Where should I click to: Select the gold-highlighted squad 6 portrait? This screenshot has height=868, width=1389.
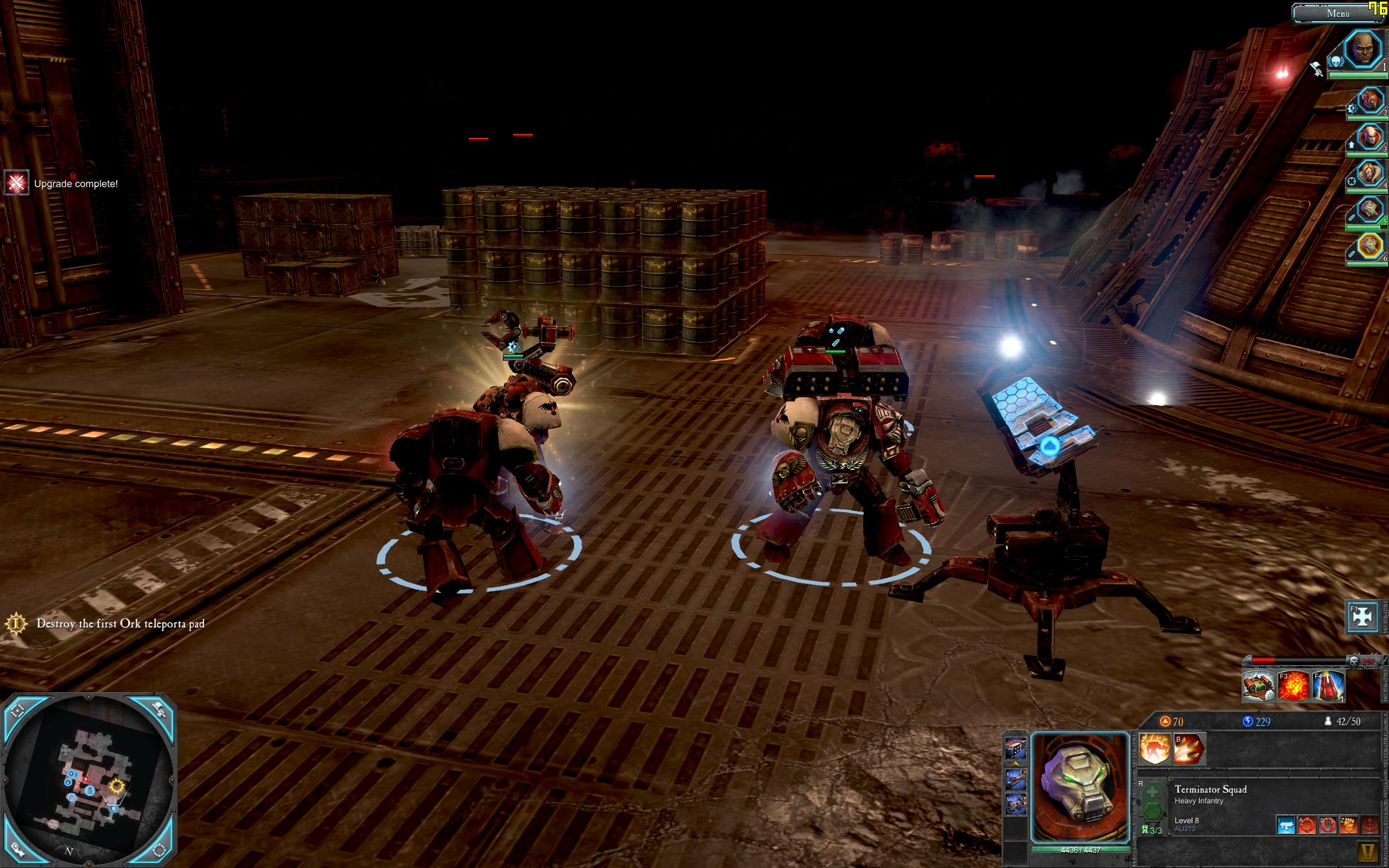pos(1370,246)
